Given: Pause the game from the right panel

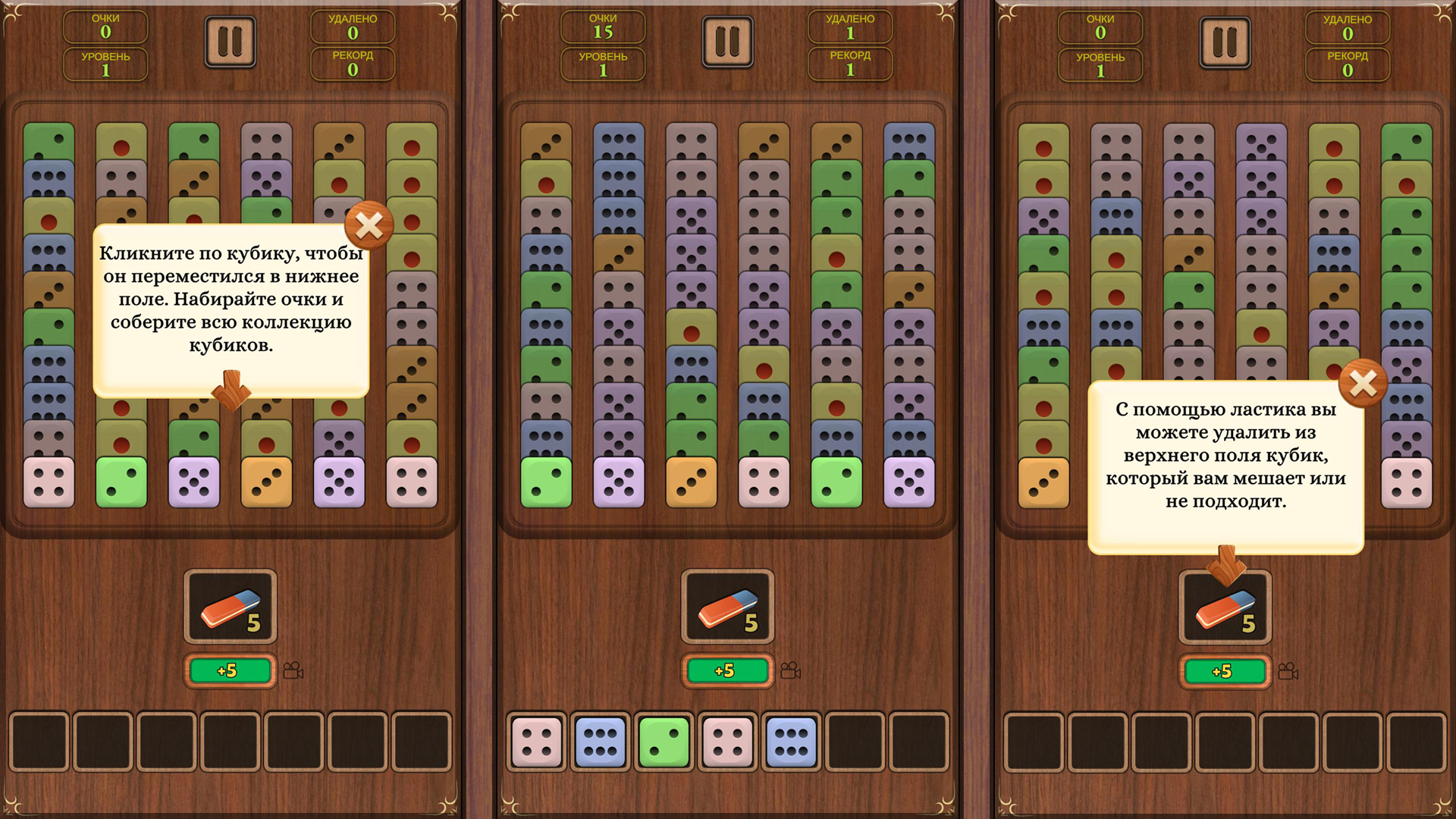Looking at the screenshot, I should (x=1225, y=42).
